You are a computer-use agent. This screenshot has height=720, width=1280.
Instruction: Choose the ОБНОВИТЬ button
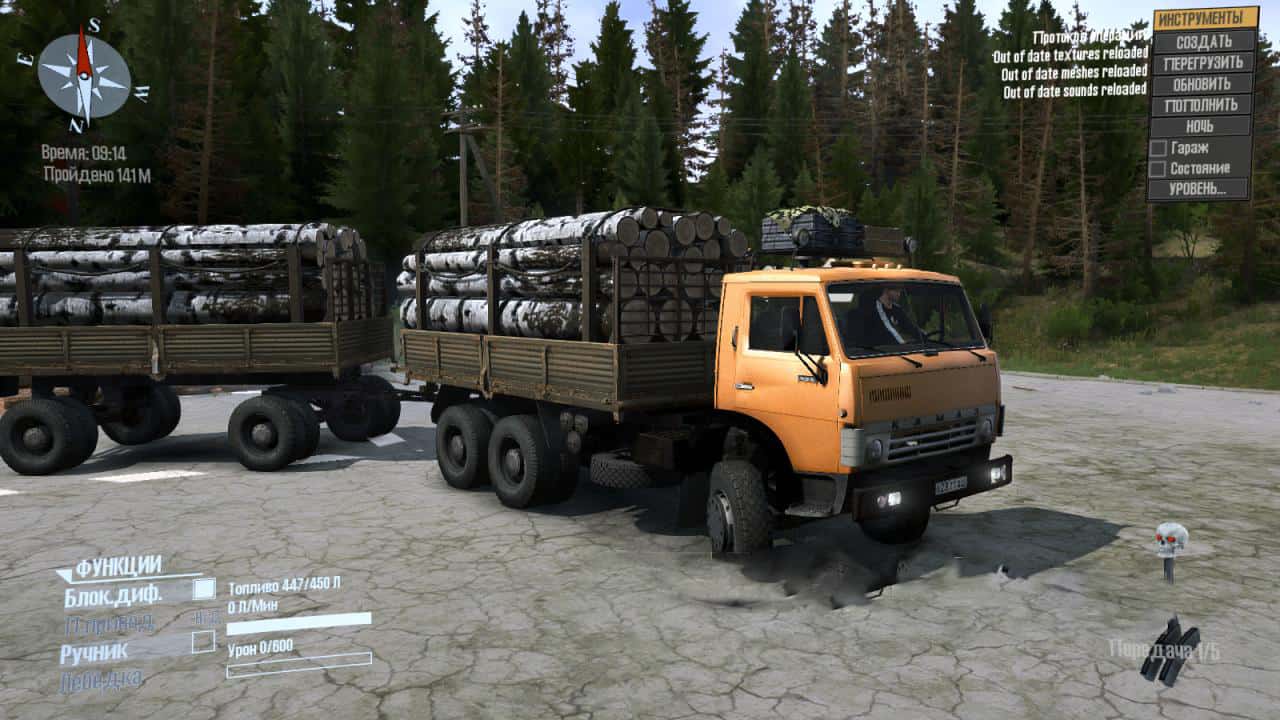tap(1203, 83)
